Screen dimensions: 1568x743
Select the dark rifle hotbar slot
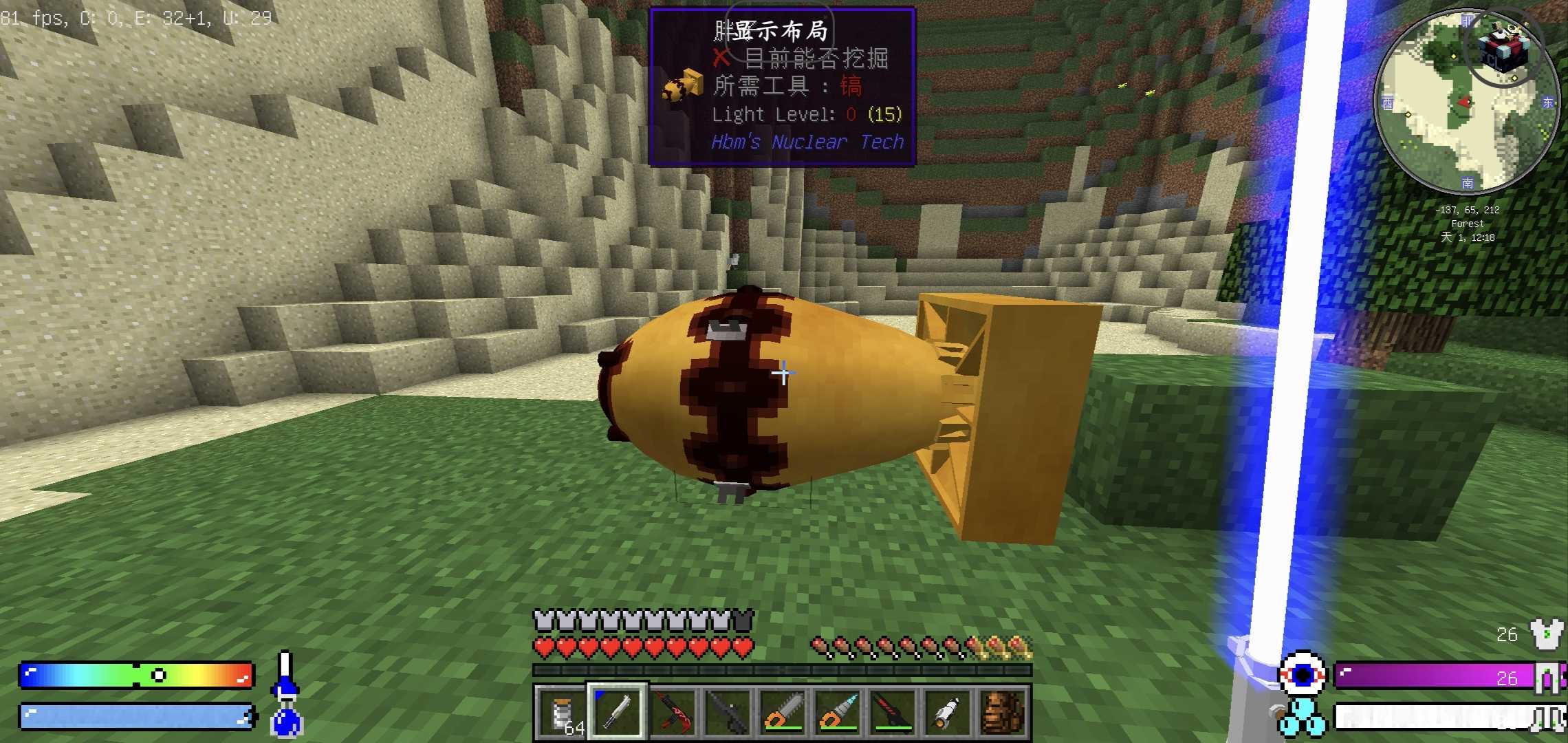pos(727,712)
